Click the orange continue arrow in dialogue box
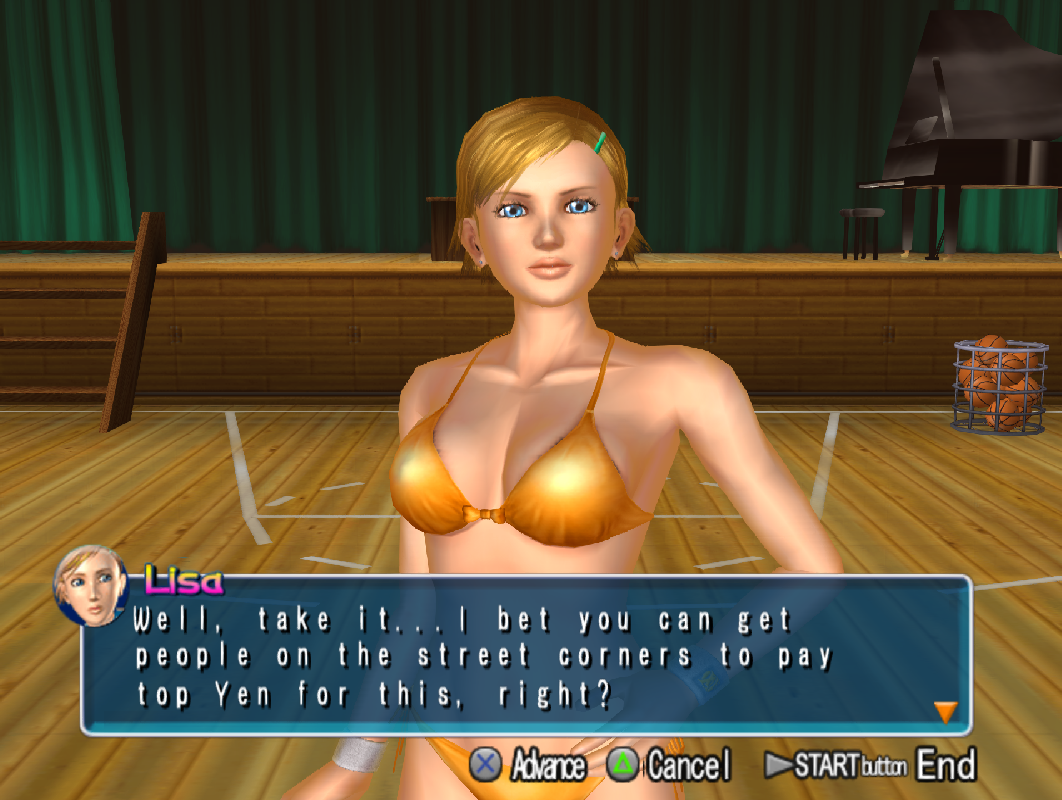Viewport: 1062px width, 800px height. 945,712
